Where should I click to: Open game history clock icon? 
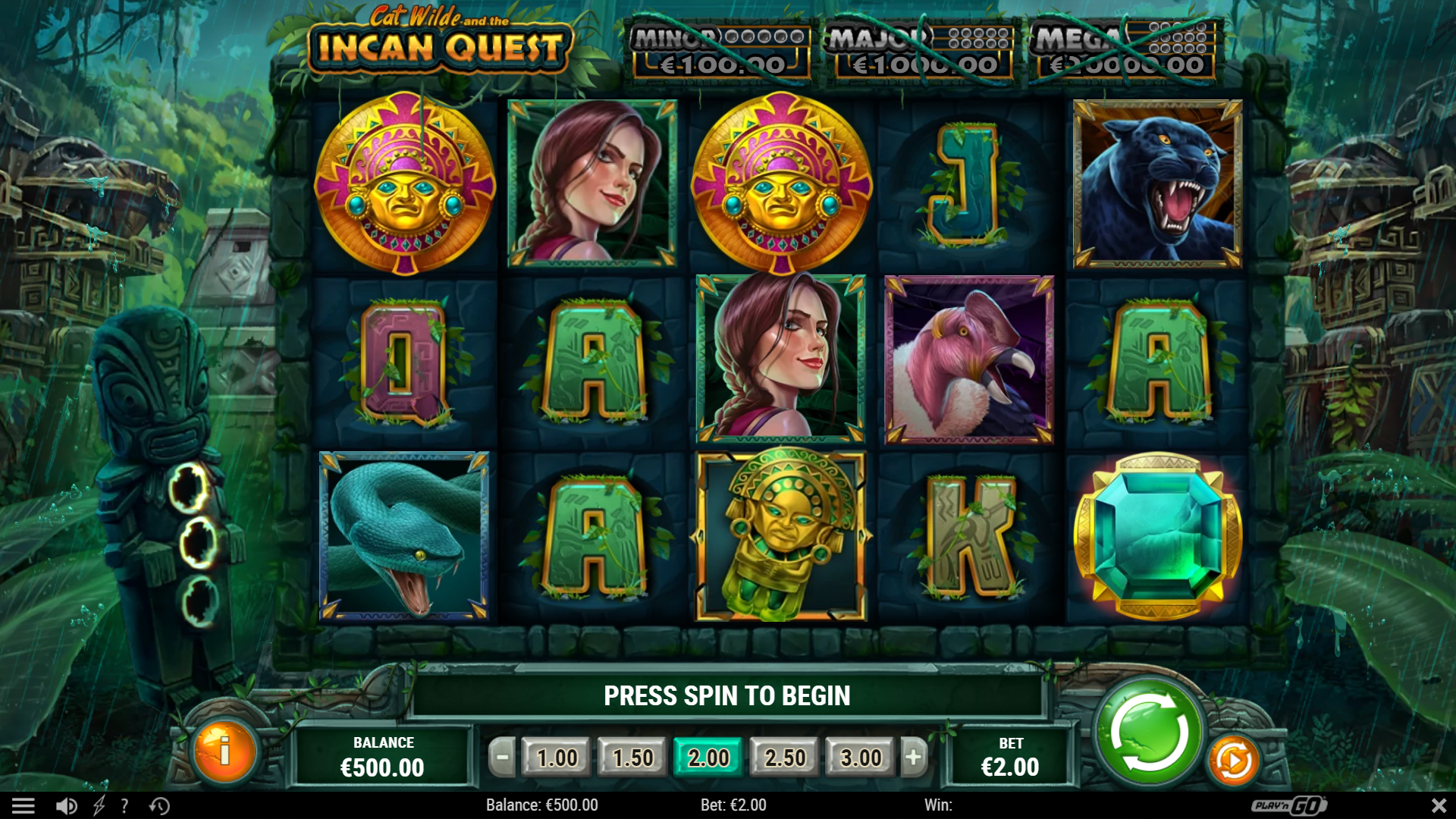(159, 805)
